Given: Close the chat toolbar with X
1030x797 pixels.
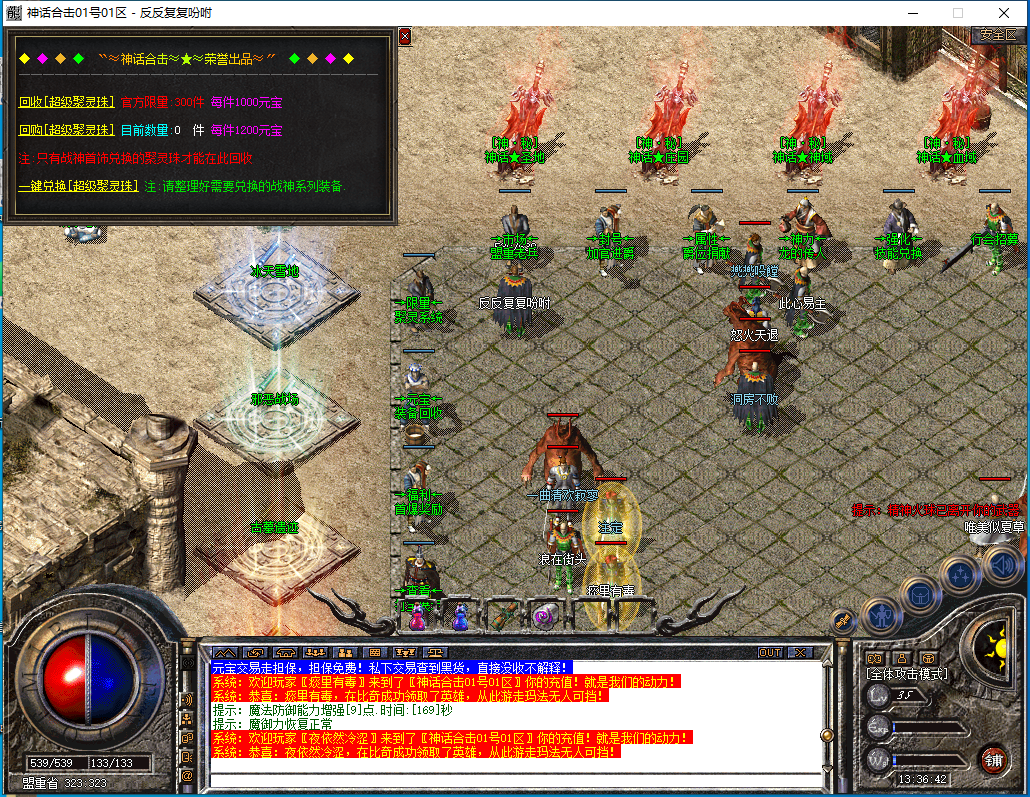Looking at the screenshot, I should pyautogui.click(x=799, y=652).
